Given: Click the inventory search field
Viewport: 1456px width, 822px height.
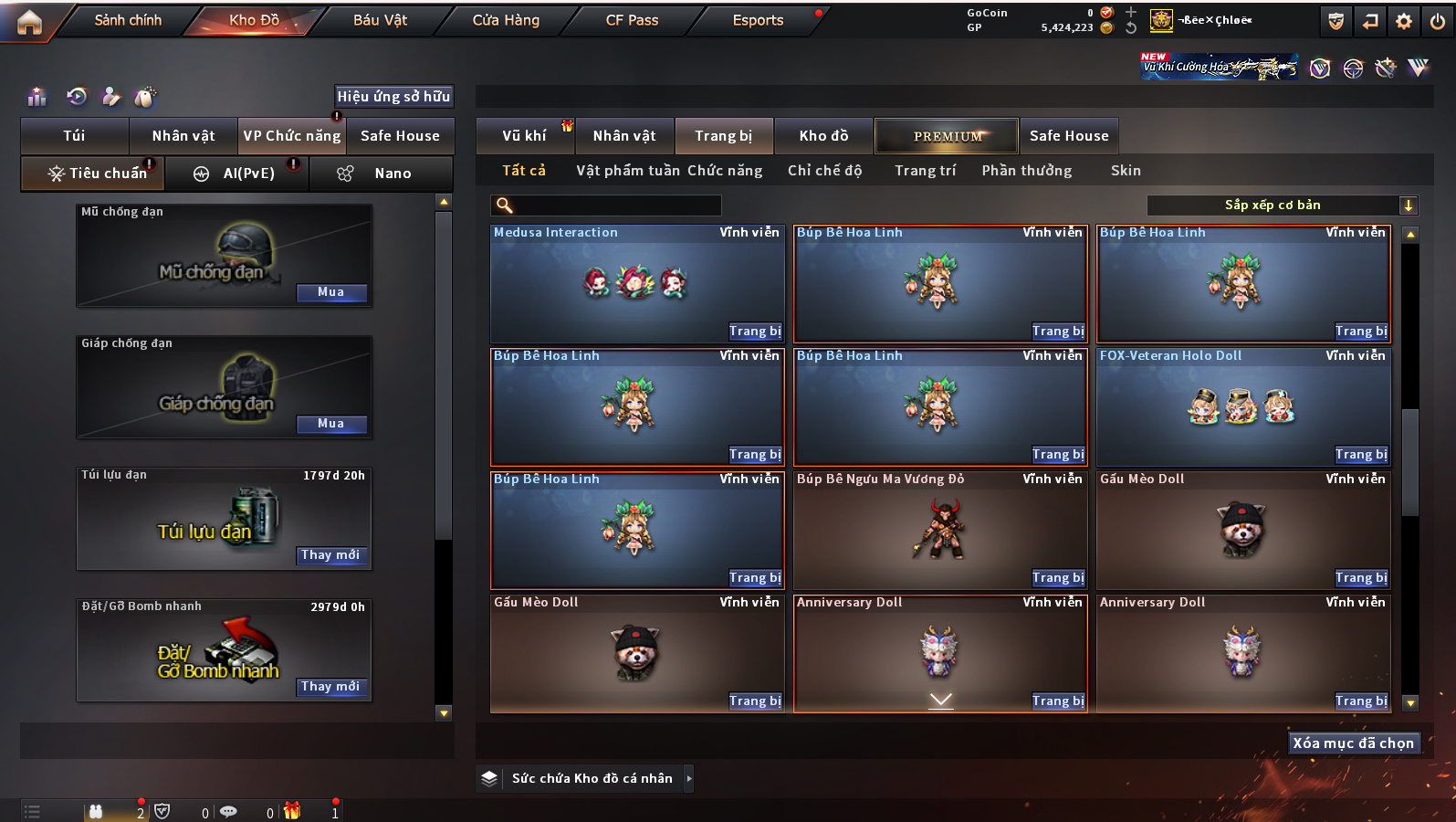Looking at the screenshot, I should point(607,205).
